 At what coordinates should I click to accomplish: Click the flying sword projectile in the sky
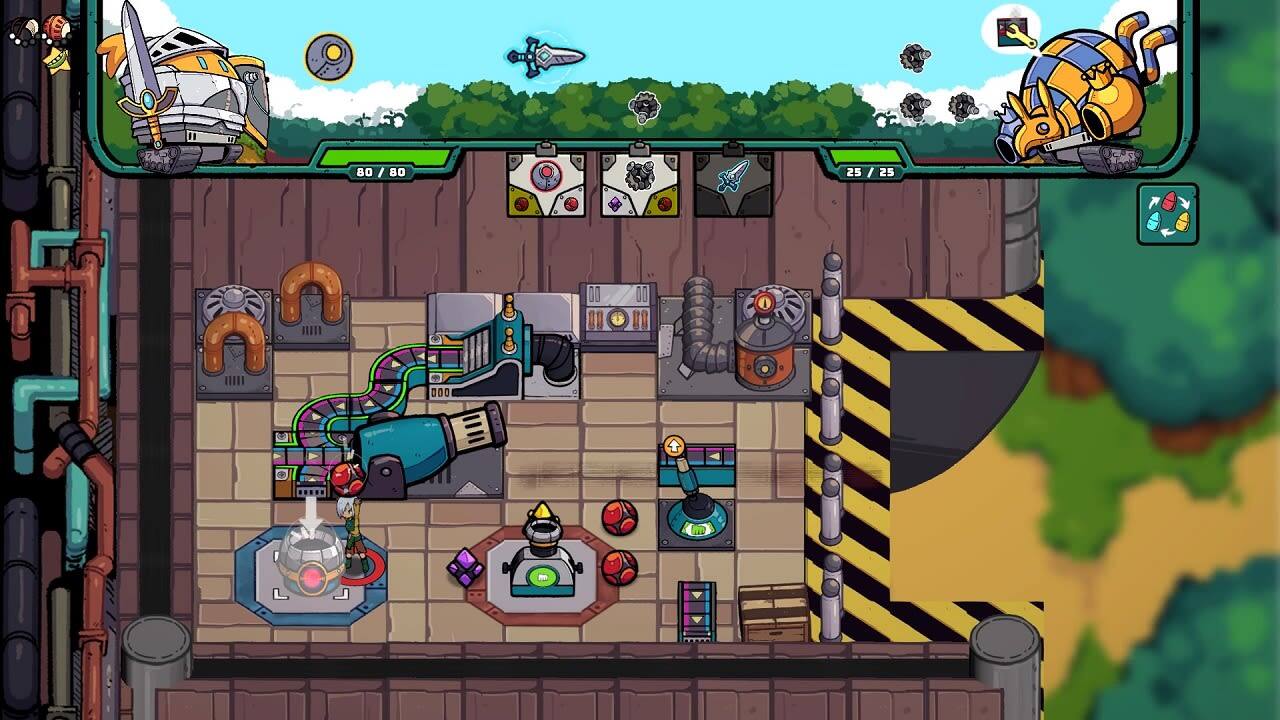click(537, 57)
